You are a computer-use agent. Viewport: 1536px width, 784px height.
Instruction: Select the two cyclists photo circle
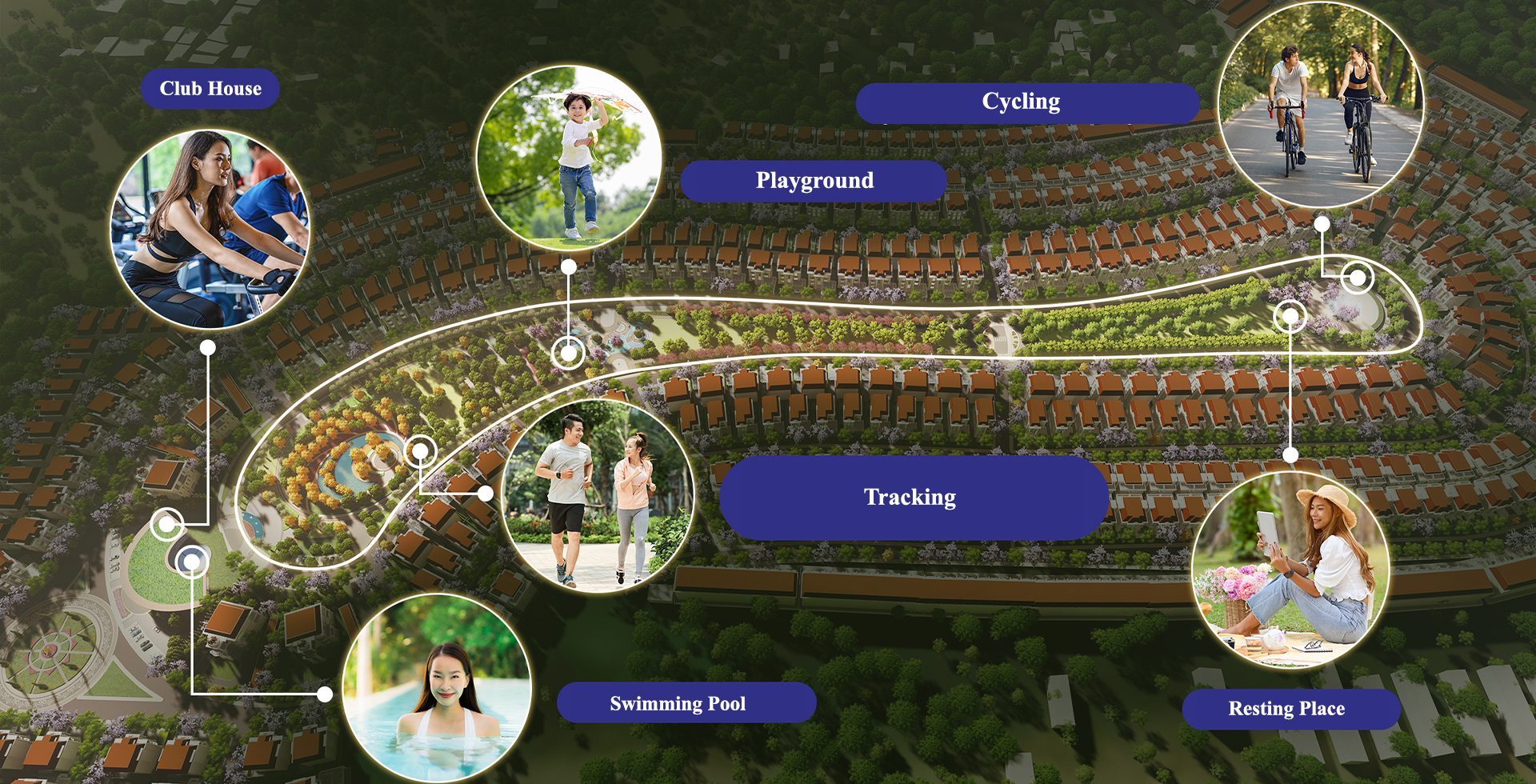1321,105
